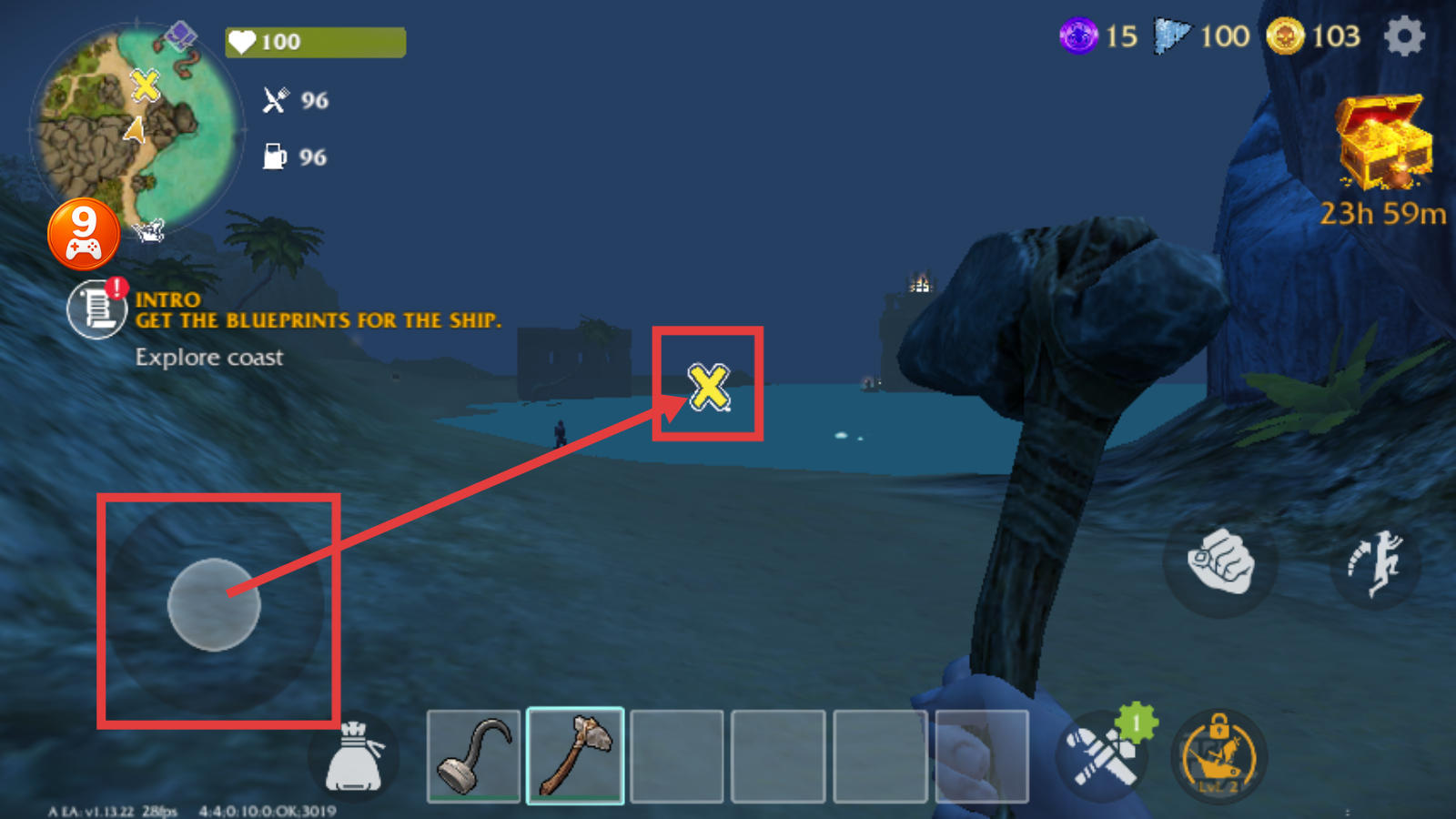Open the orange gamepad badge
Screen dimensions: 1456x819
(84, 234)
